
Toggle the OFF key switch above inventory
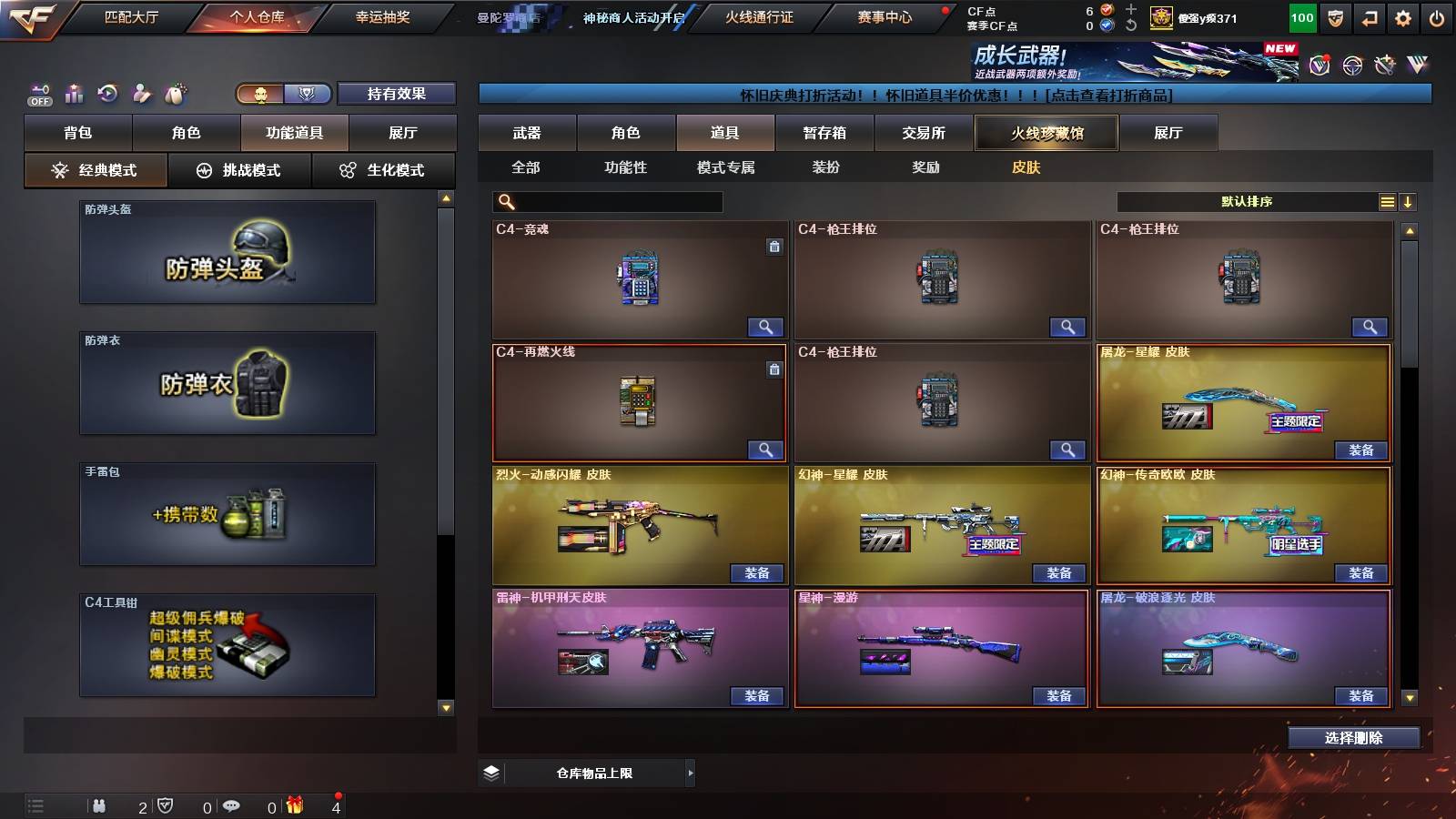39,94
